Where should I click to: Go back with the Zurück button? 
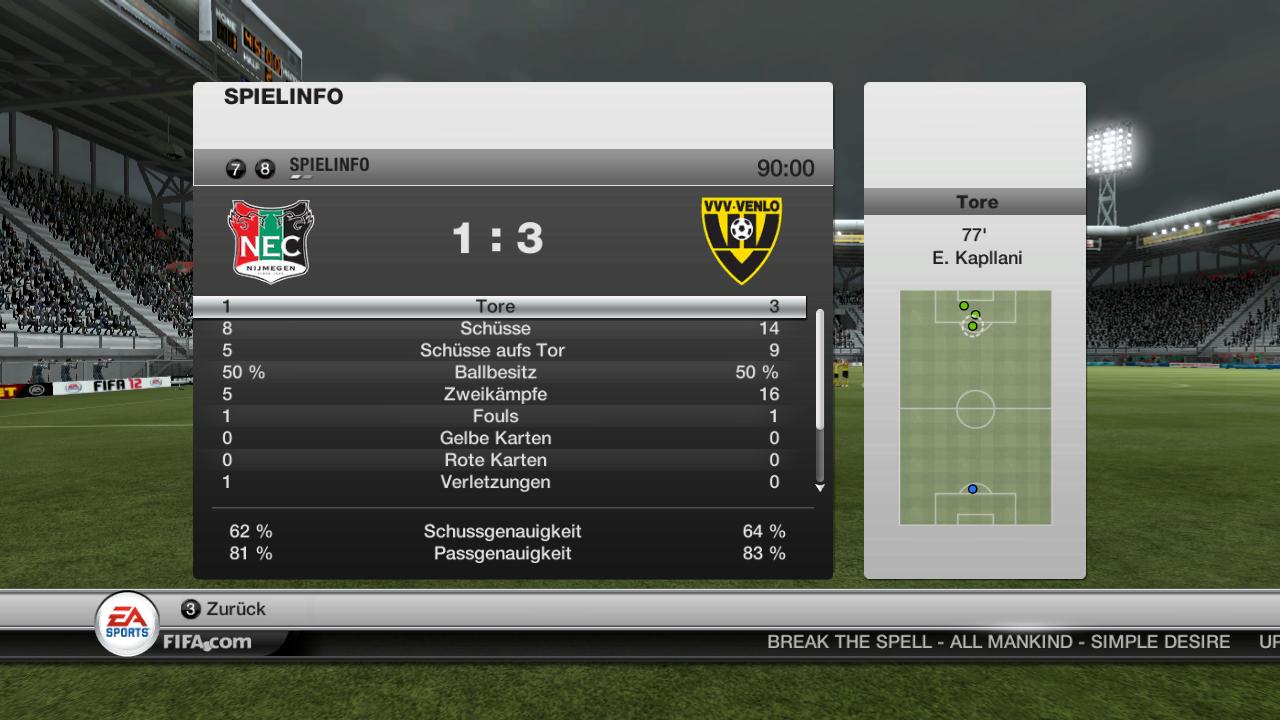(x=224, y=609)
